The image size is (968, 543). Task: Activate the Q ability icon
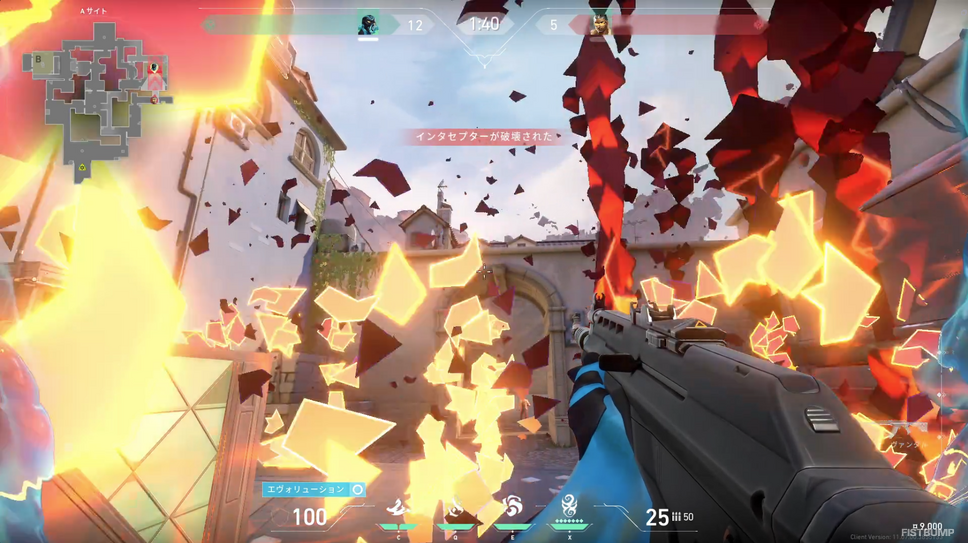(x=456, y=510)
